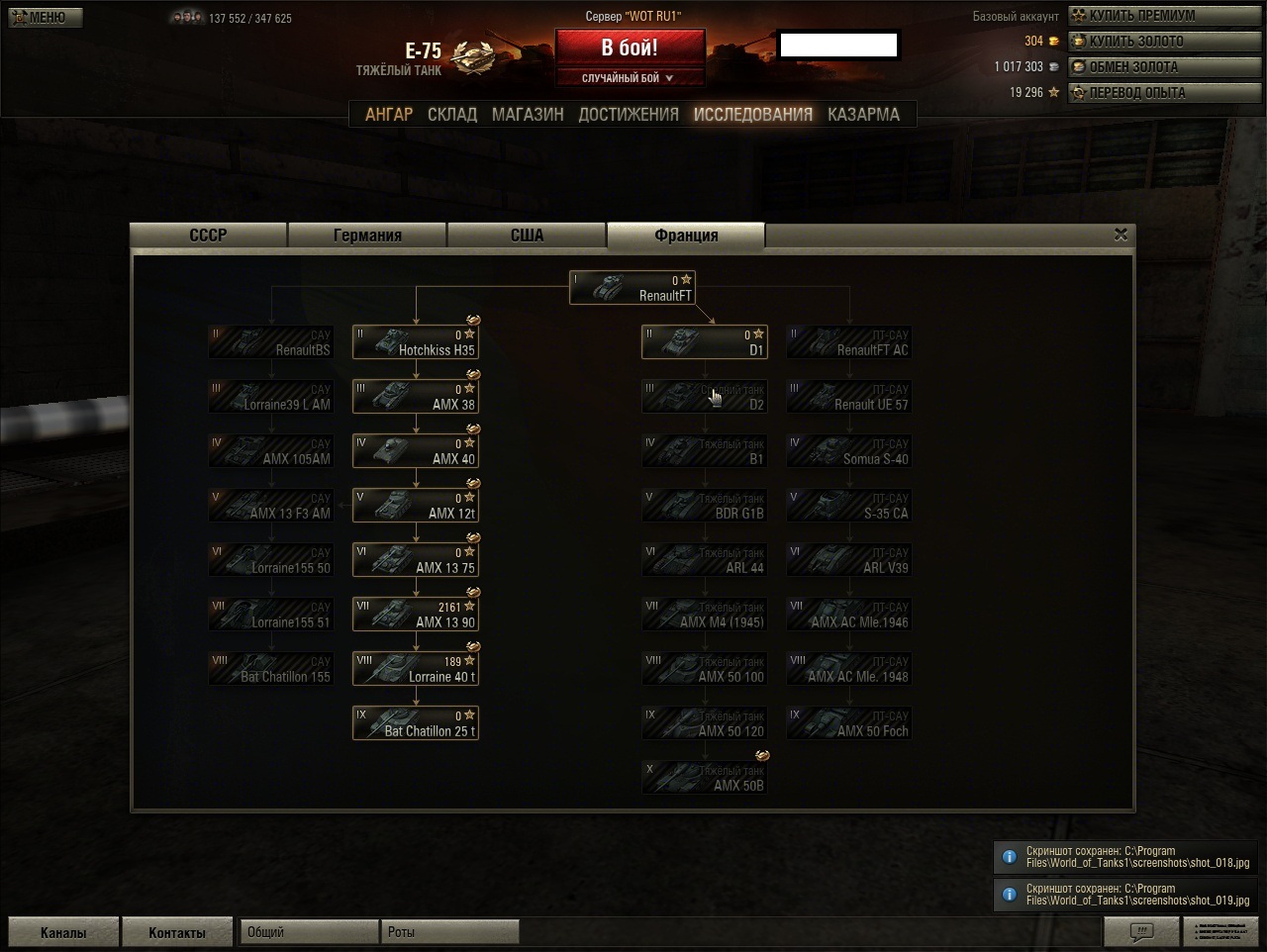Image resolution: width=1267 pixels, height=952 pixels.
Task: Show the Достижения page
Action: click(629, 115)
